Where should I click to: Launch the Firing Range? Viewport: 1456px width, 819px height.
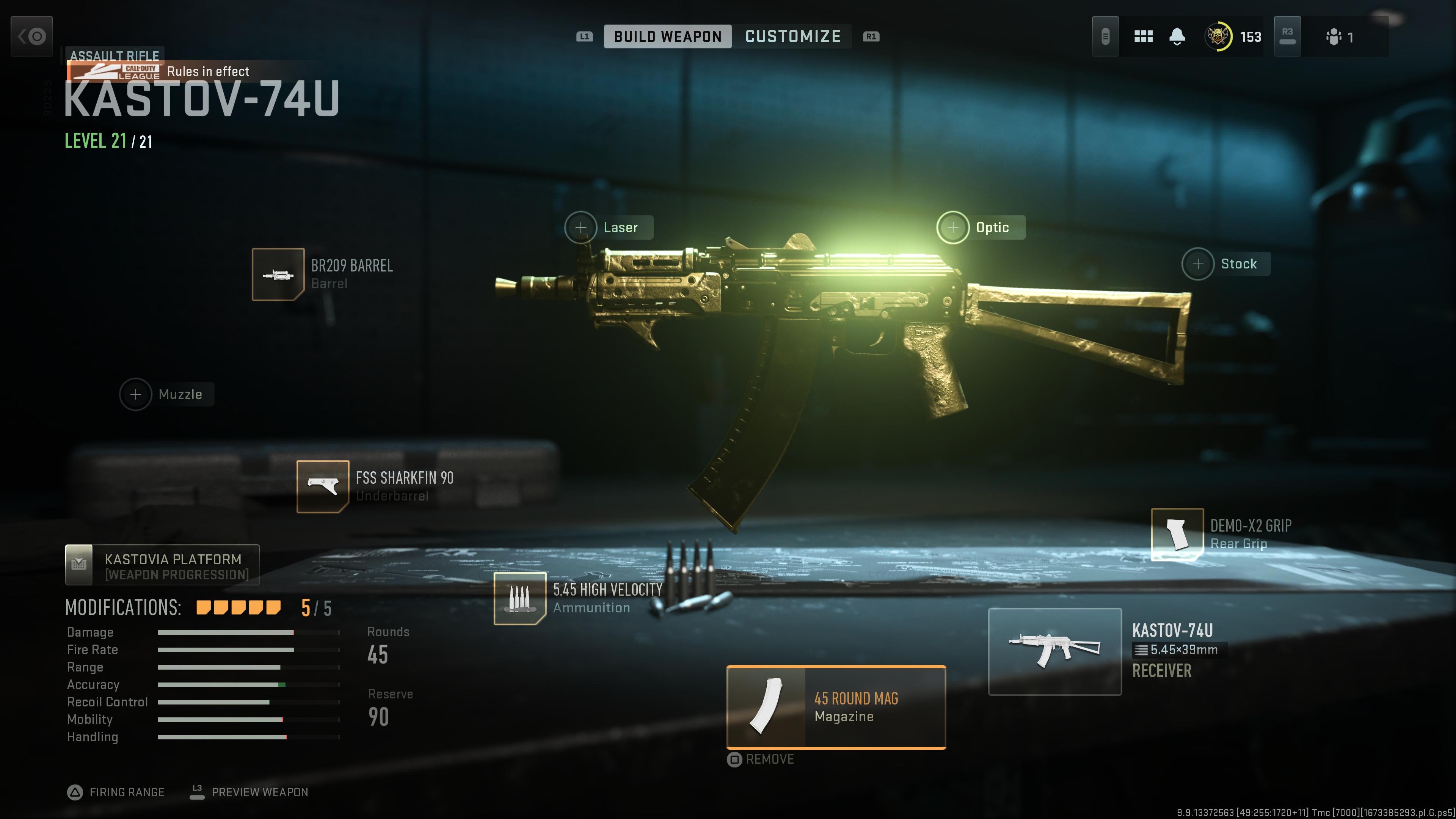pos(116,792)
